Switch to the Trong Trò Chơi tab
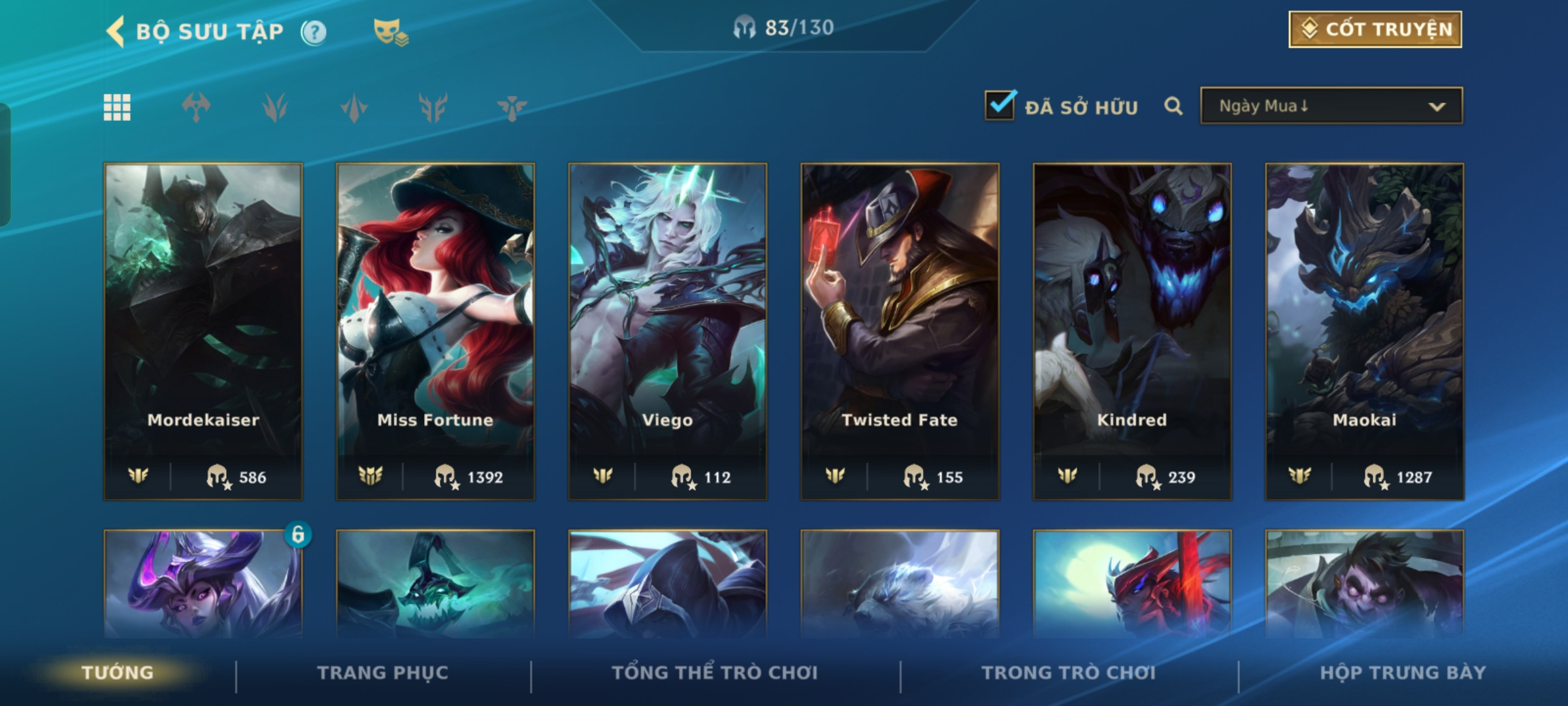 tap(1068, 673)
